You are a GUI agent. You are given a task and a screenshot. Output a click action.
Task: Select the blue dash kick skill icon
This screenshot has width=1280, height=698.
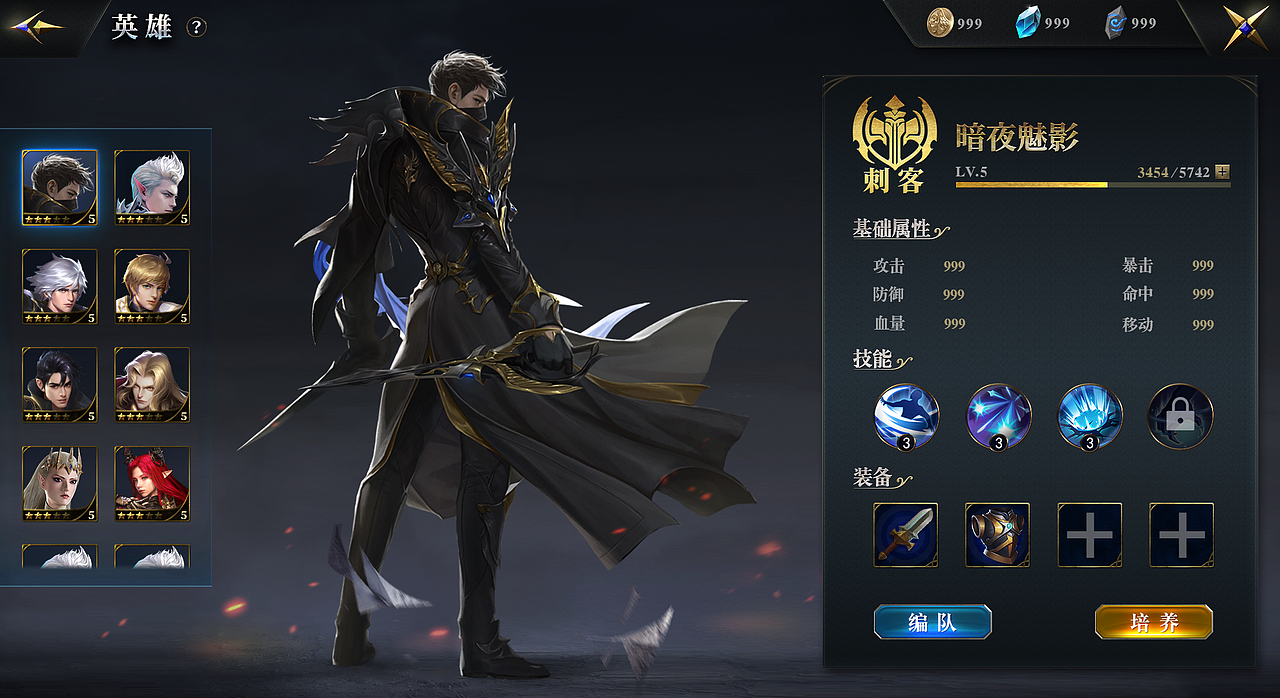pyautogui.click(x=906, y=416)
